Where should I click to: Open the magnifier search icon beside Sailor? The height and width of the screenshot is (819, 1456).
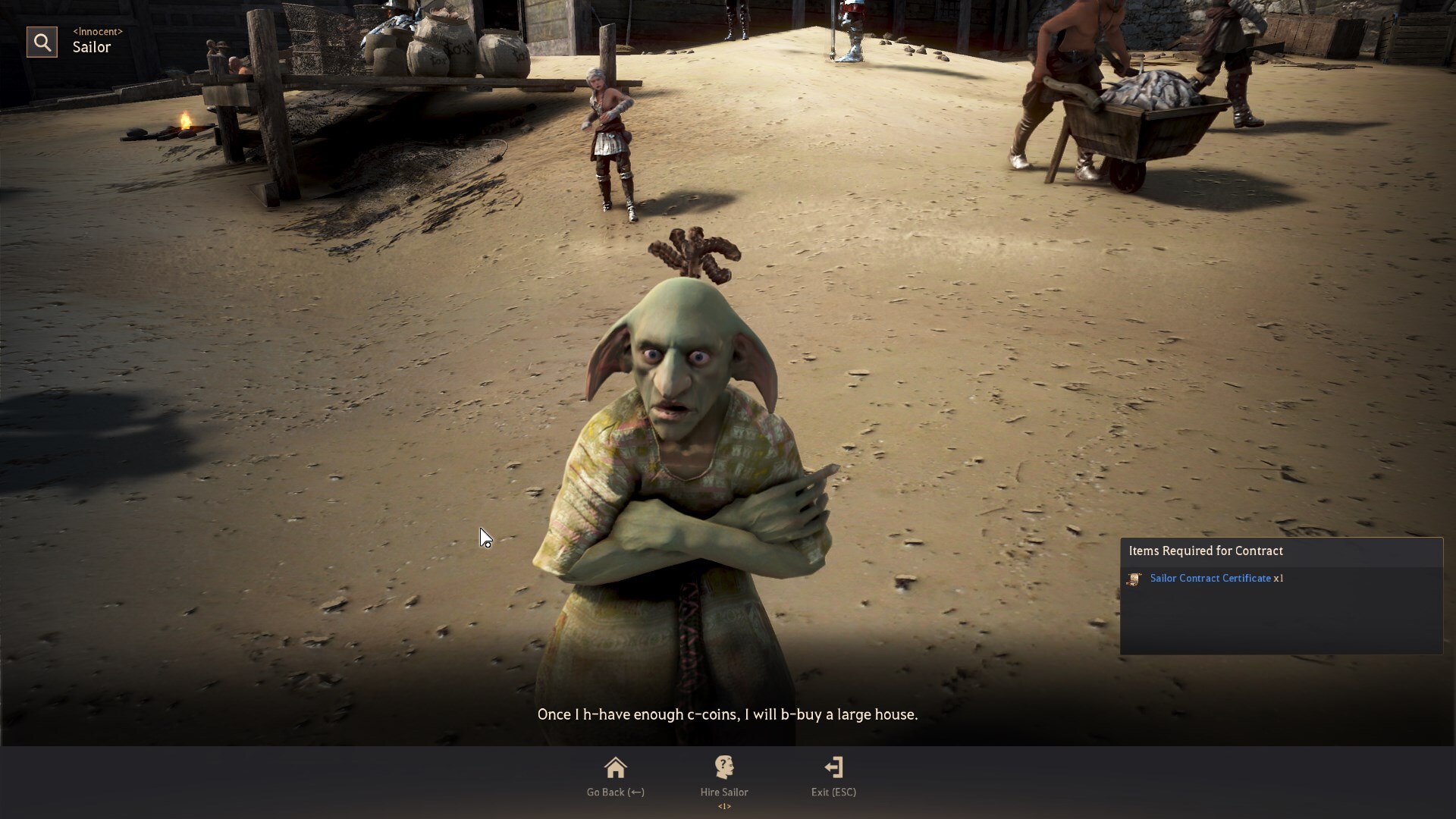[42, 42]
